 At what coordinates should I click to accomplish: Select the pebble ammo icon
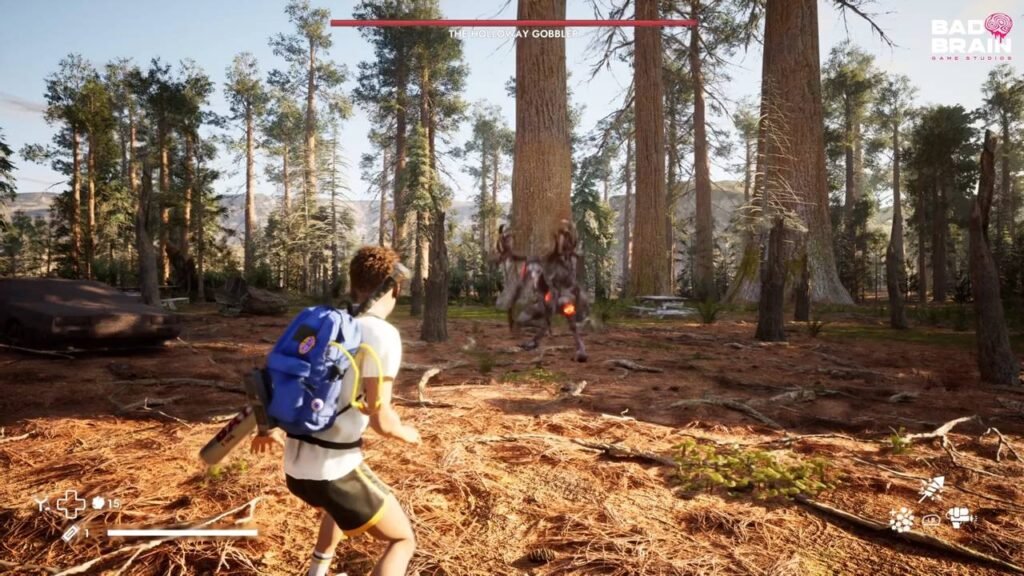[98, 503]
